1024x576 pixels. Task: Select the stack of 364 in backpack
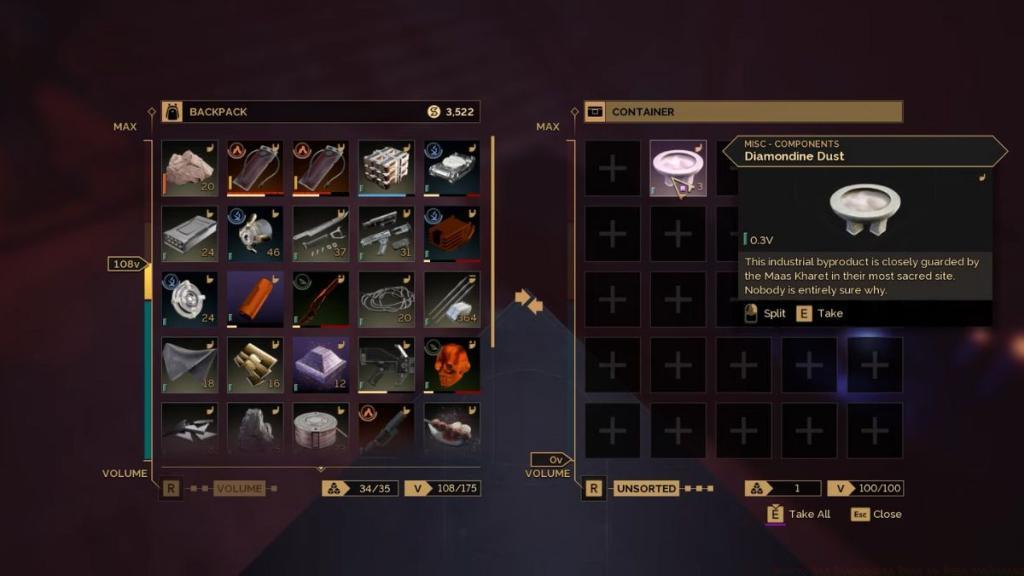pos(452,300)
